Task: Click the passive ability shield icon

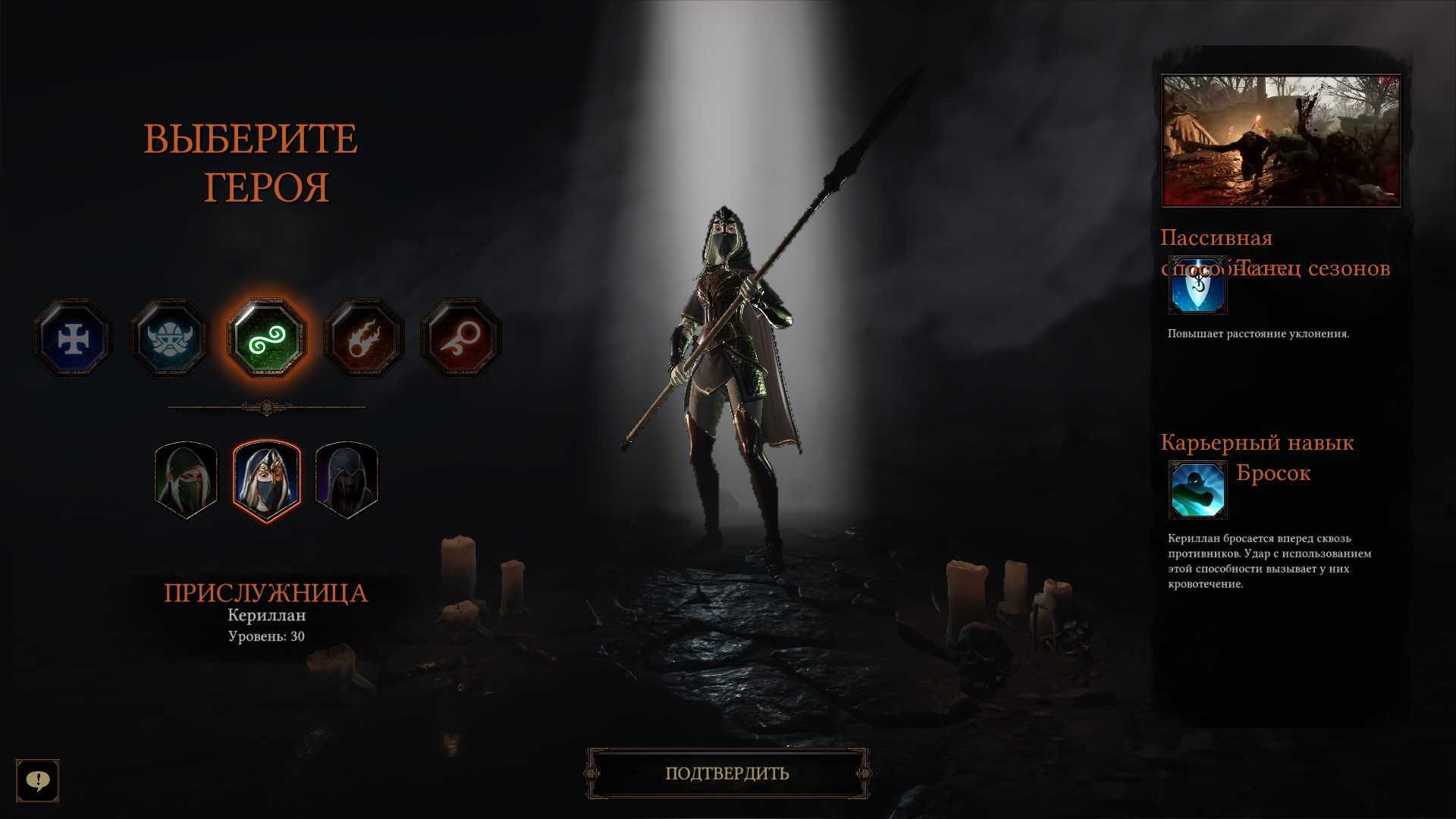Action: pyautogui.click(x=1197, y=286)
